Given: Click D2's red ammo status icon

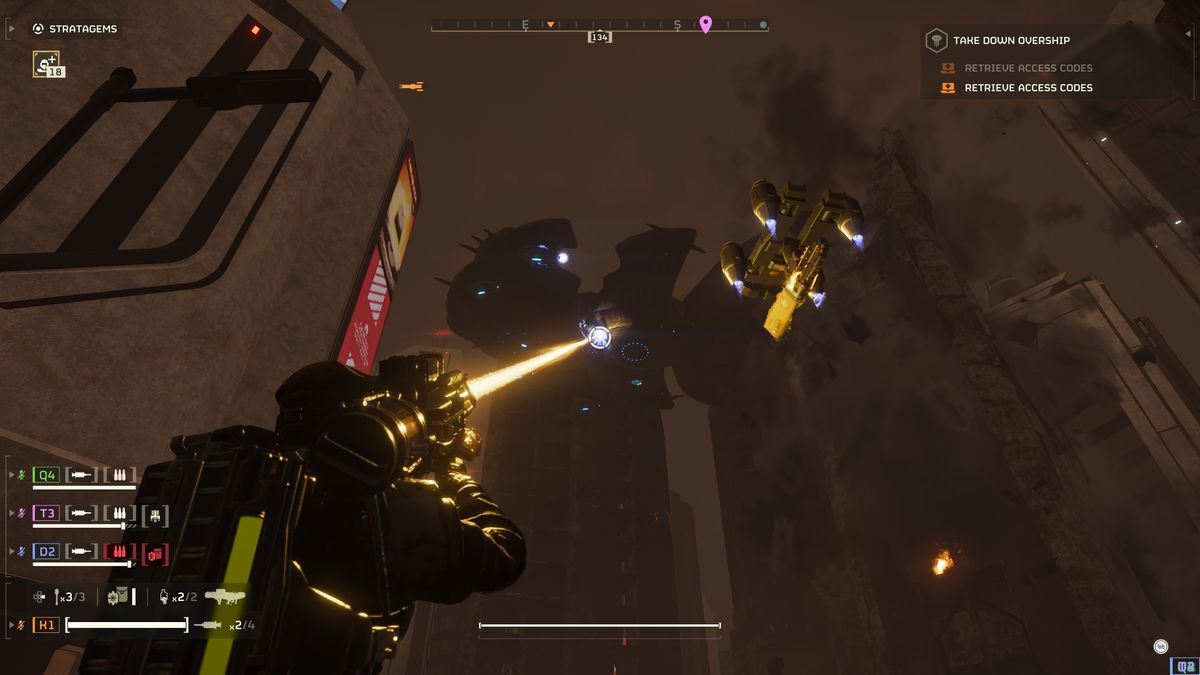Looking at the screenshot, I should click(120, 552).
